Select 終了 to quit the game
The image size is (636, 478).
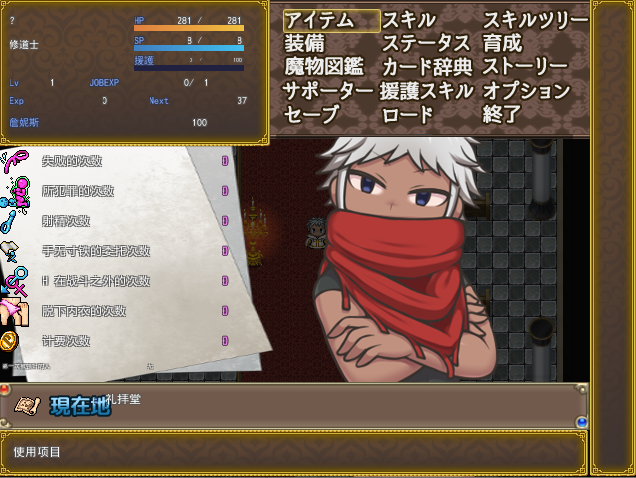503,114
